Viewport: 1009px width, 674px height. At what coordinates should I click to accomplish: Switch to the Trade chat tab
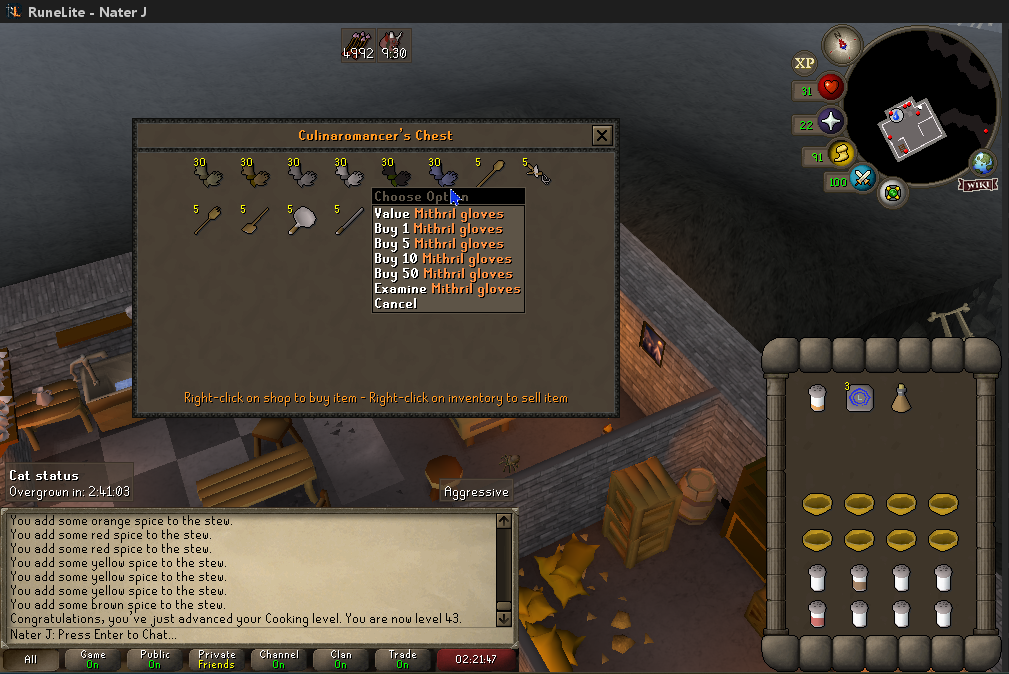click(x=402, y=659)
